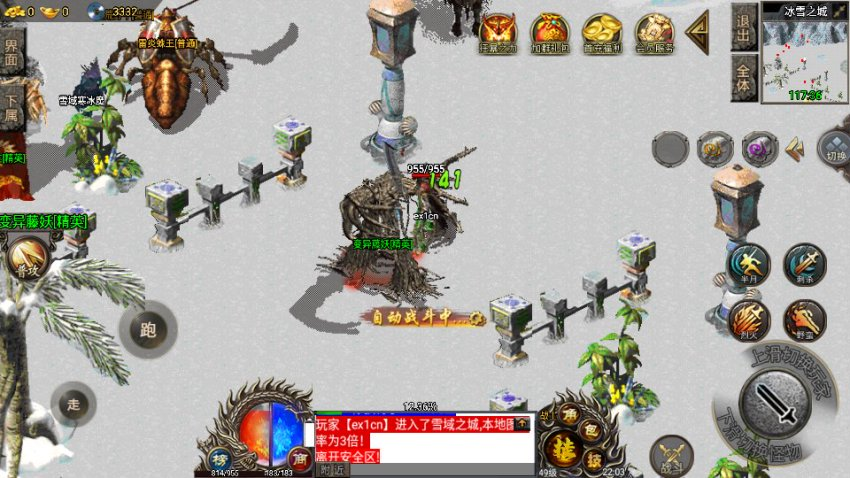Collapse the top icon row with arrow
Viewport: 850px width, 478px height.
pyautogui.click(x=697, y=29)
